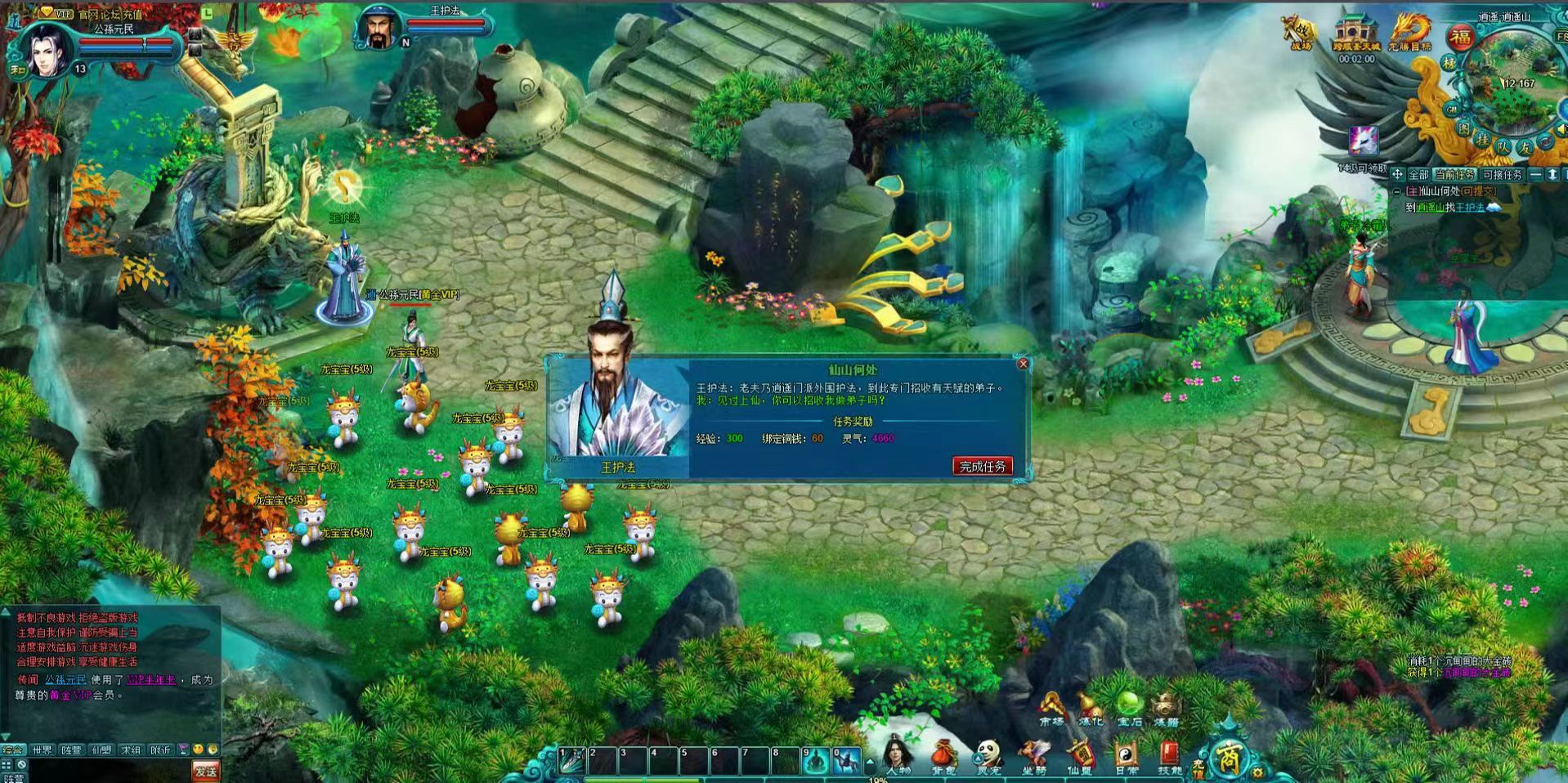The image size is (1568, 783).
Task: Open the 战场 battlefield icon
Action: [1300, 33]
